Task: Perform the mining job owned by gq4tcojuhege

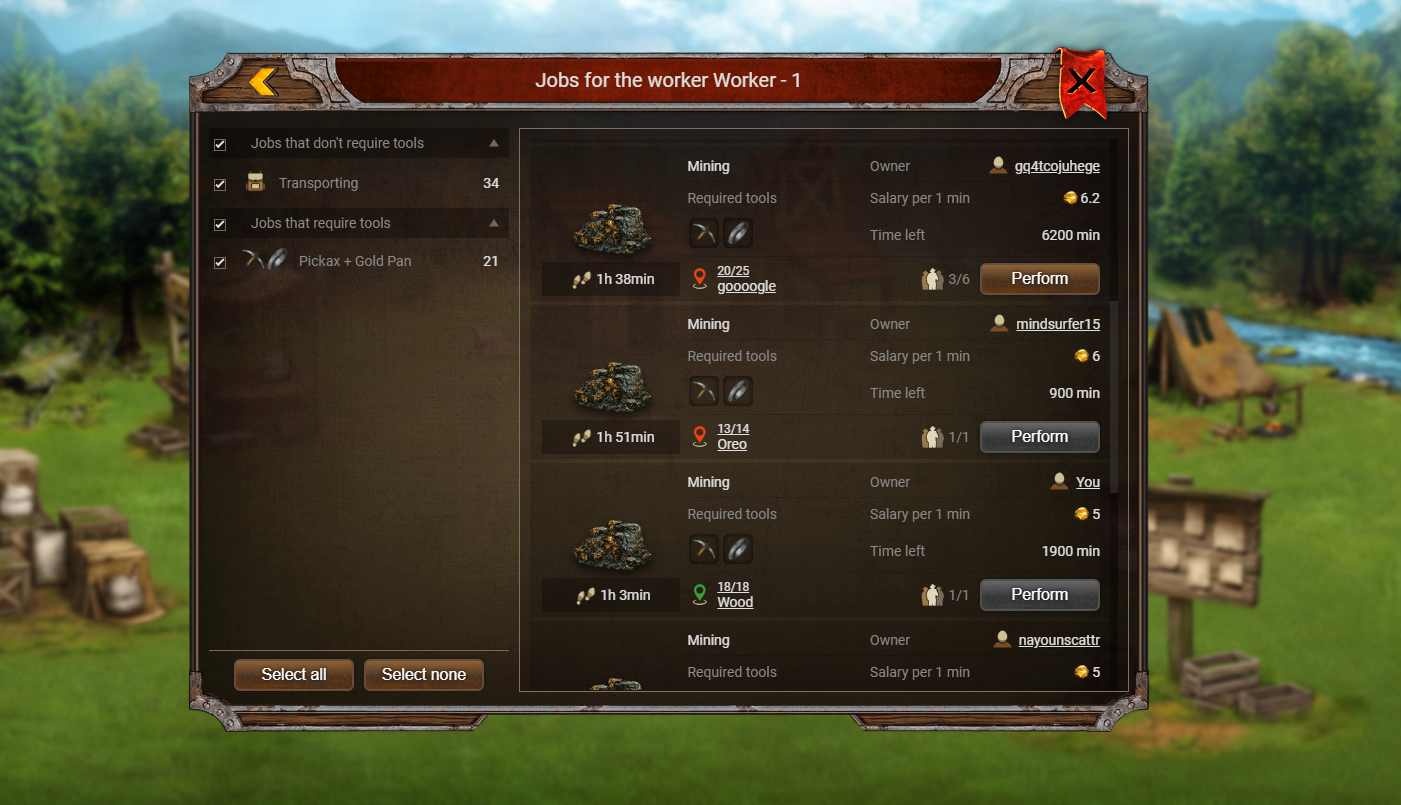Action: click(x=1039, y=279)
